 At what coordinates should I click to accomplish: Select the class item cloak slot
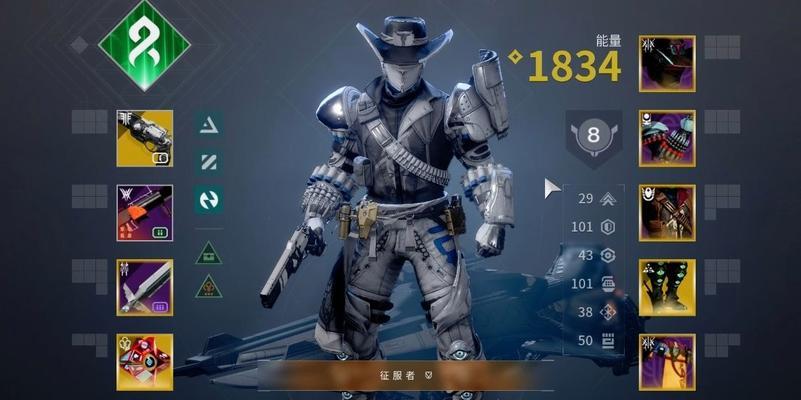click(667, 361)
